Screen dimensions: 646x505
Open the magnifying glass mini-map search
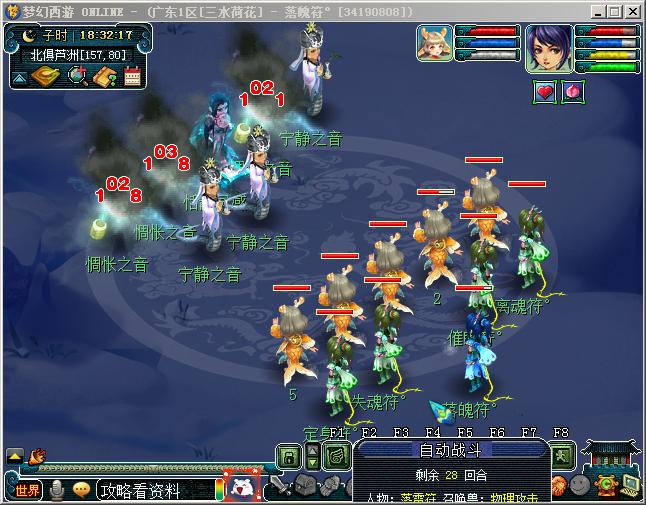point(76,76)
